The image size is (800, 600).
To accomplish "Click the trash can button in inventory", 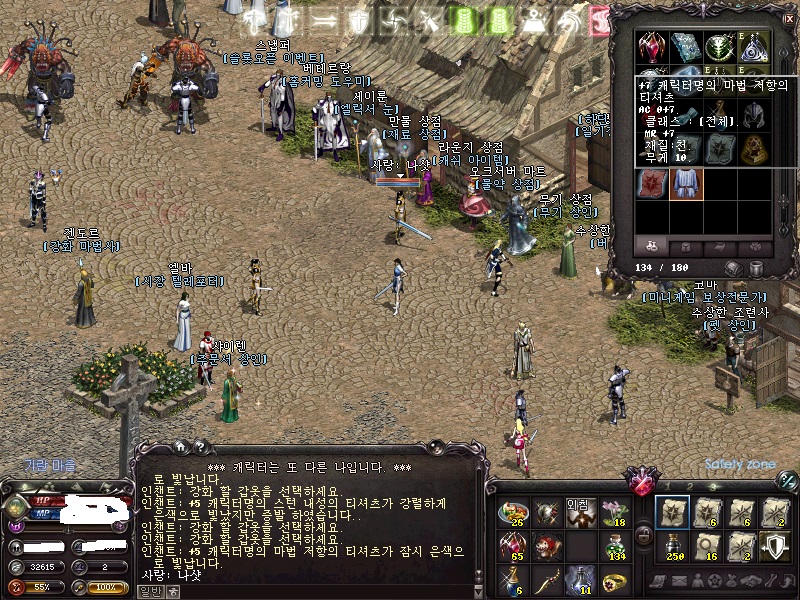I will 757,268.
